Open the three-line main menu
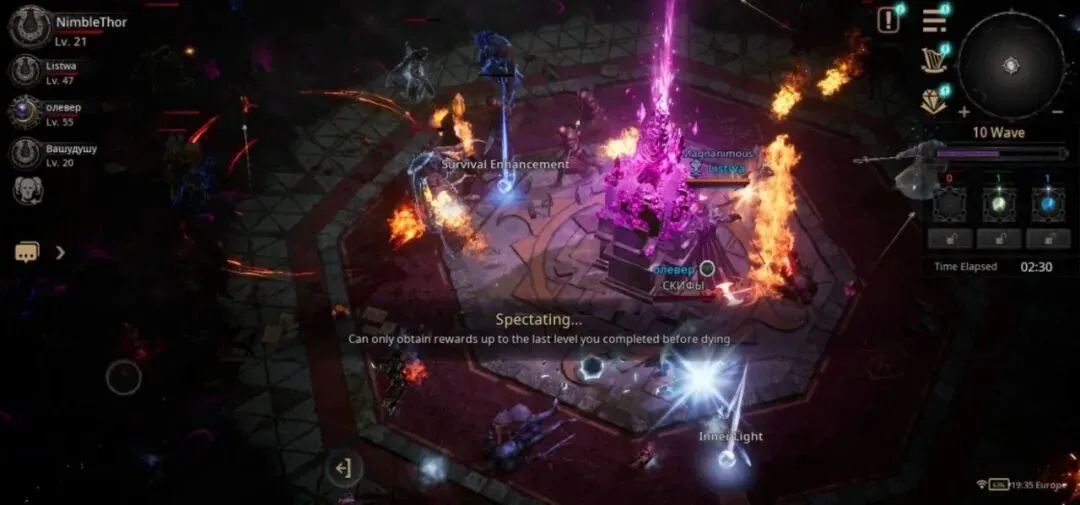 pos(934,20)
